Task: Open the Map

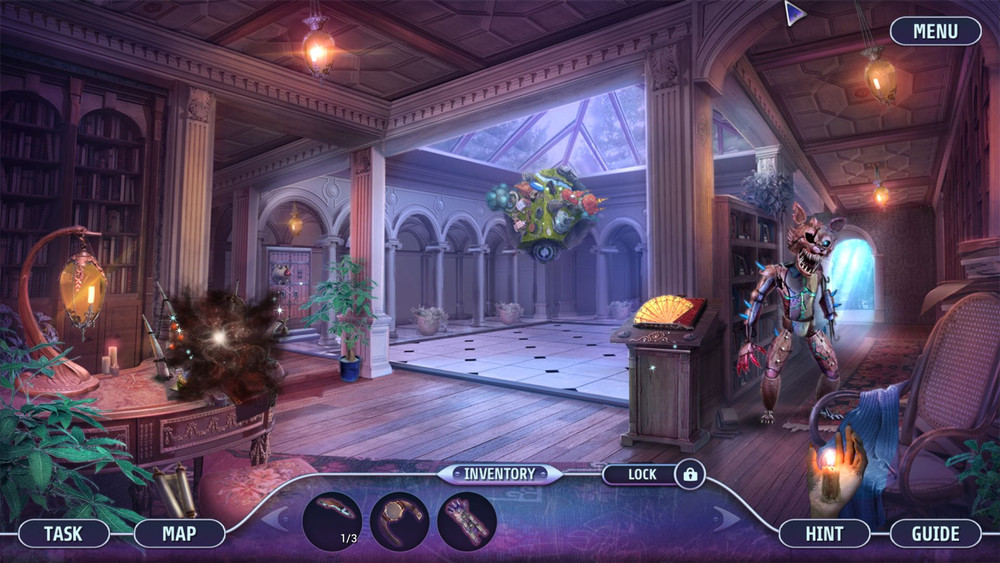Action: click(x=180, y=533)
